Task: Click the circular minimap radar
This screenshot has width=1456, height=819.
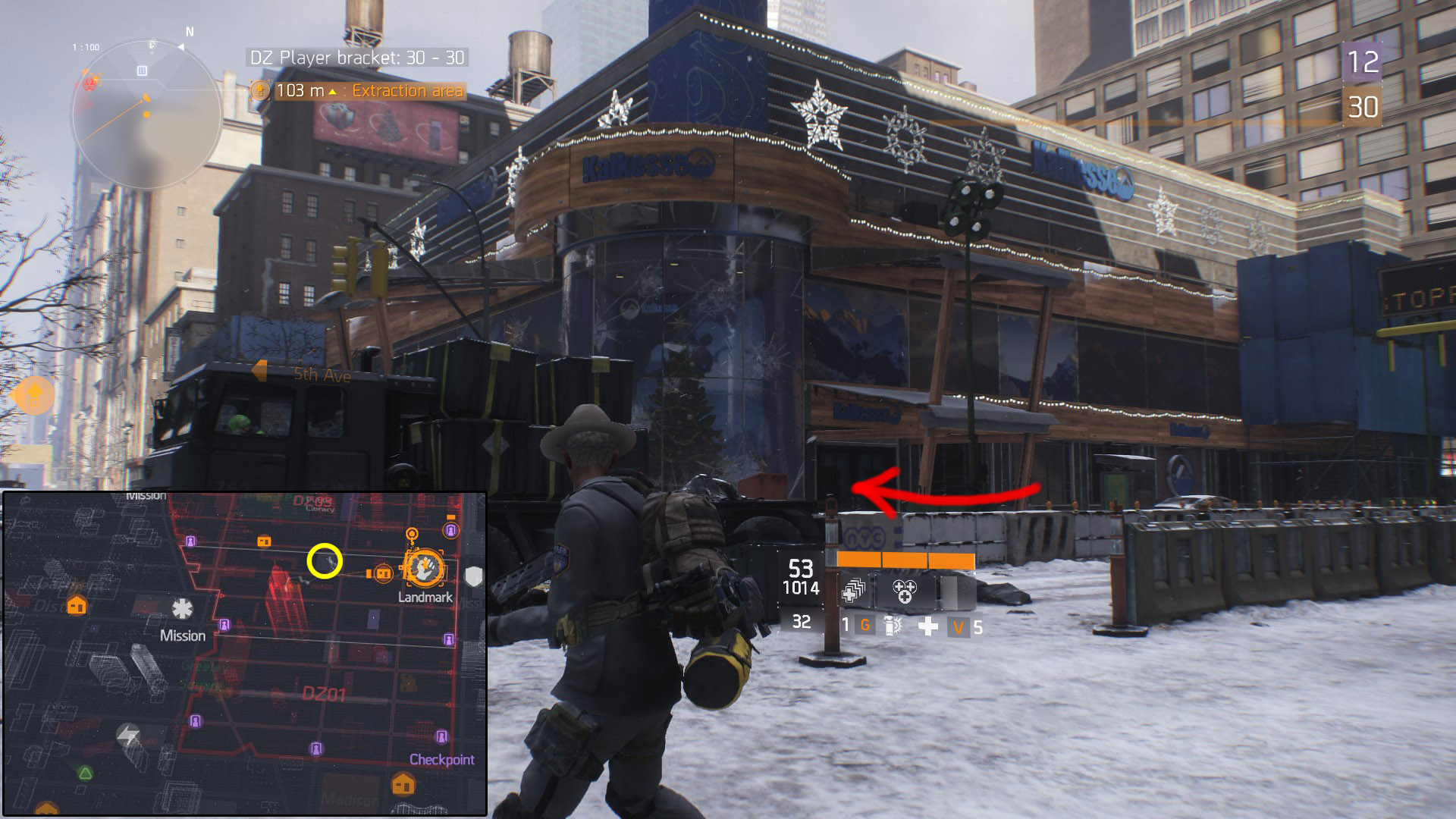Action: pyautogui.click(x=146, y=114)
